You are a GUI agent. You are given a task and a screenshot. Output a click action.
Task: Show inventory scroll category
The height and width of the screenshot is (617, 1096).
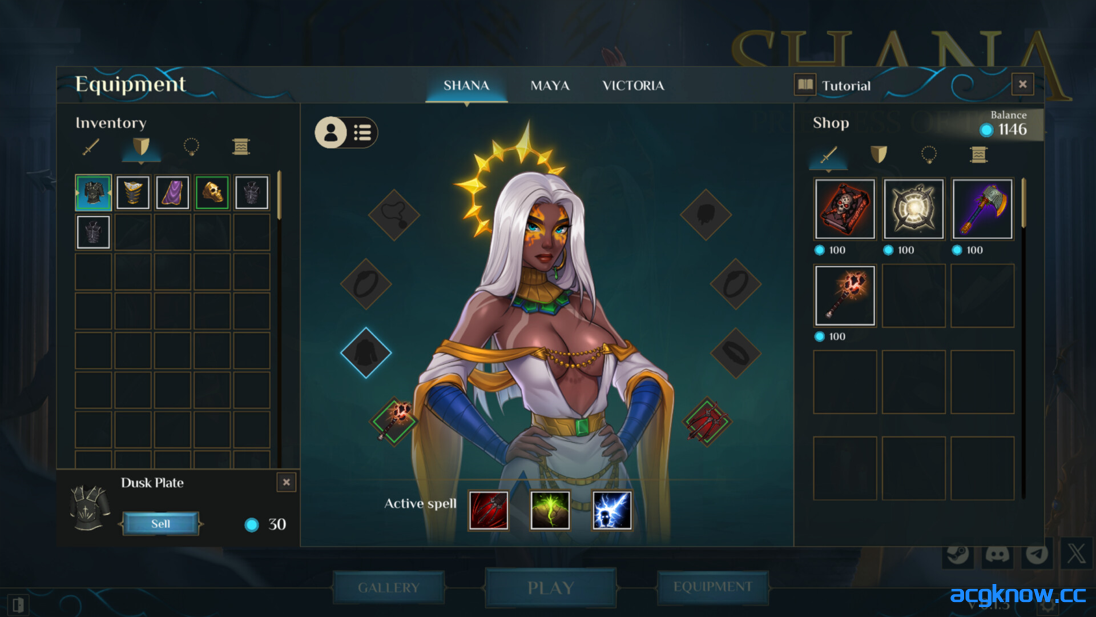pos(241,148)
